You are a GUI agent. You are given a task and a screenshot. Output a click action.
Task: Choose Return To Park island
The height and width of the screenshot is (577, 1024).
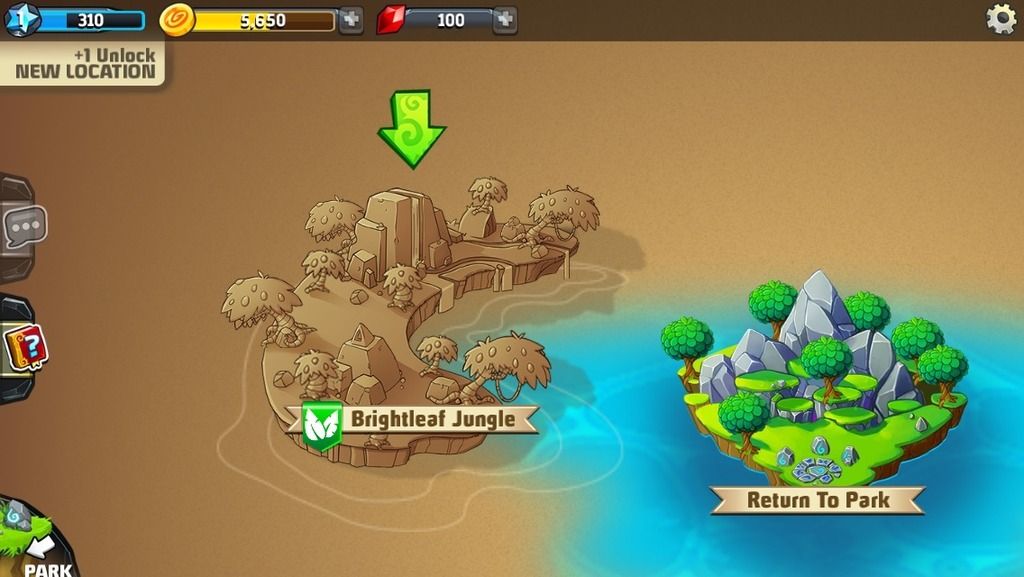point(817,499)
